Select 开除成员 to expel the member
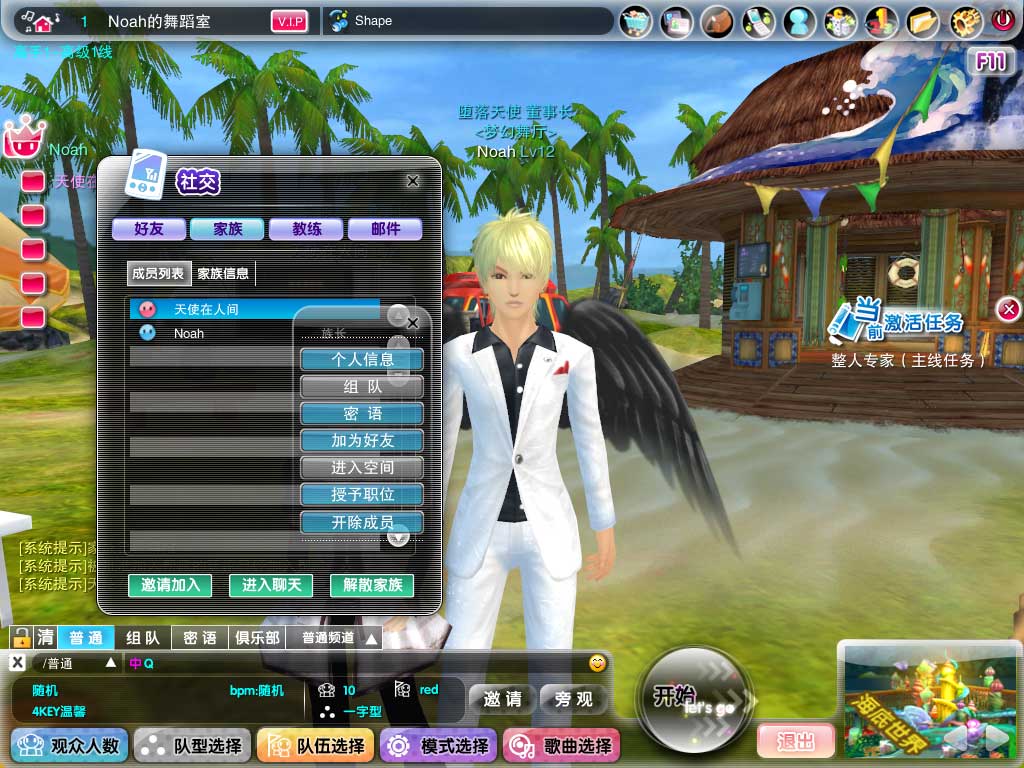Viewport: 1024px width, 768px height. click(362, 522)
